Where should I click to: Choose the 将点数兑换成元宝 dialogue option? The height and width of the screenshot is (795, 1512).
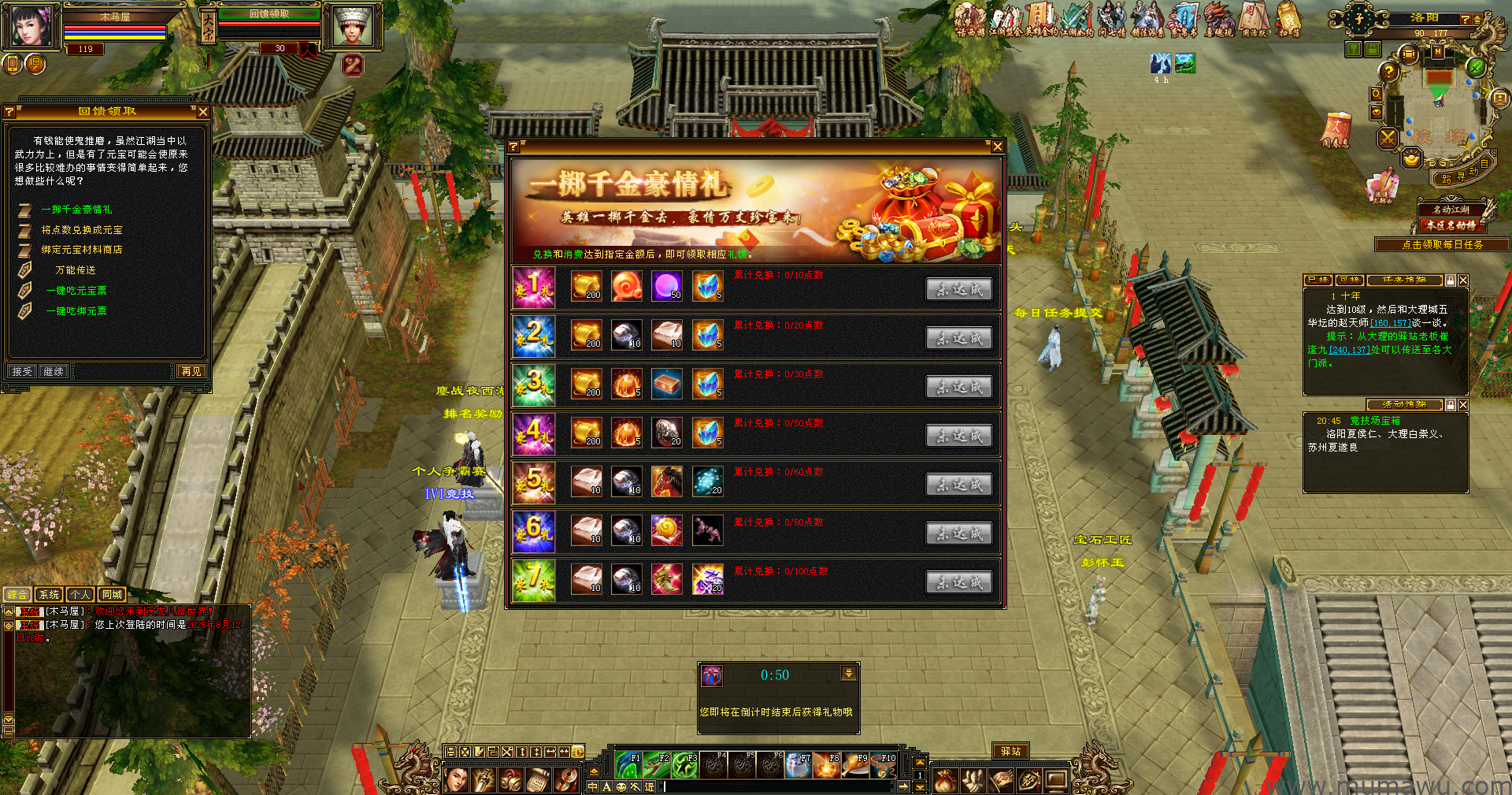[82, 230]
